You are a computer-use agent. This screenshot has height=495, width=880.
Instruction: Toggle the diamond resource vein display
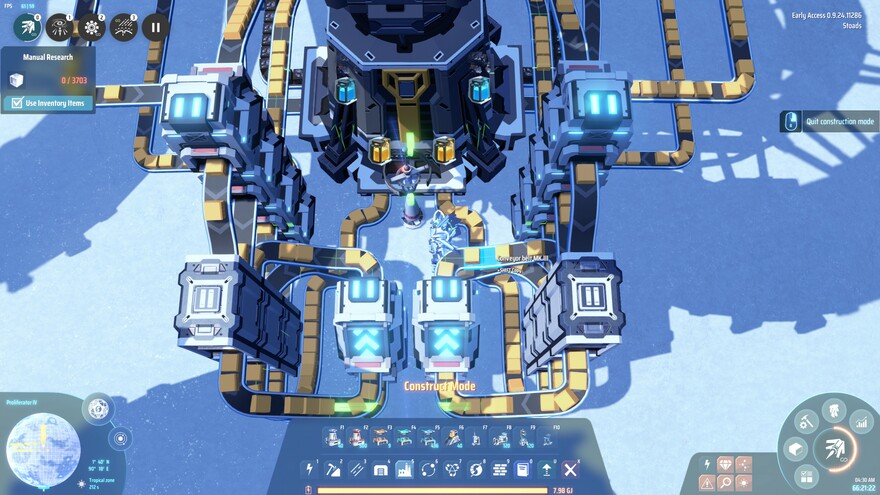pos(725,465)
